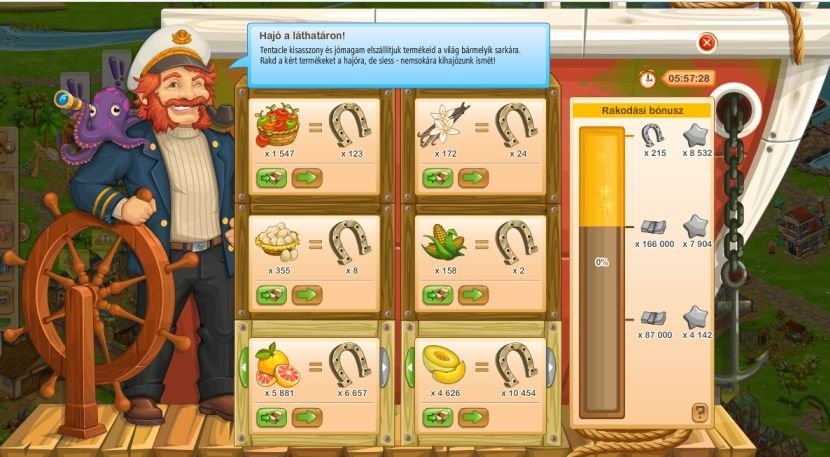Click the crate-icon button under tomatoes
830x457 pixels.
[x=271, y=178]
